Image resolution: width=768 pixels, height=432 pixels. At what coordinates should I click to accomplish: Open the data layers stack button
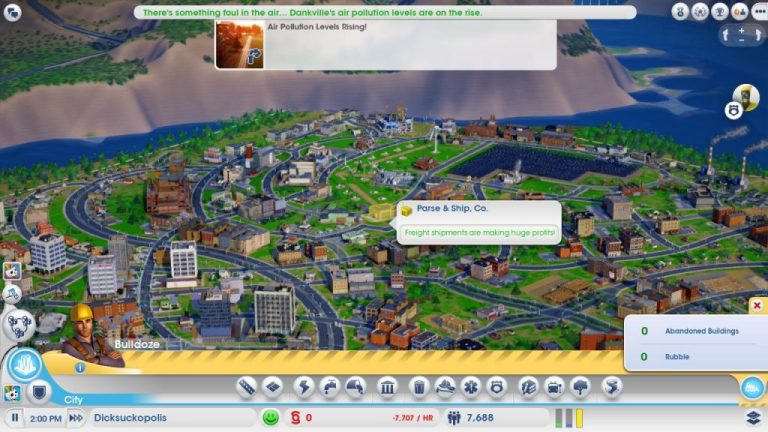click(x=753, y=418)
